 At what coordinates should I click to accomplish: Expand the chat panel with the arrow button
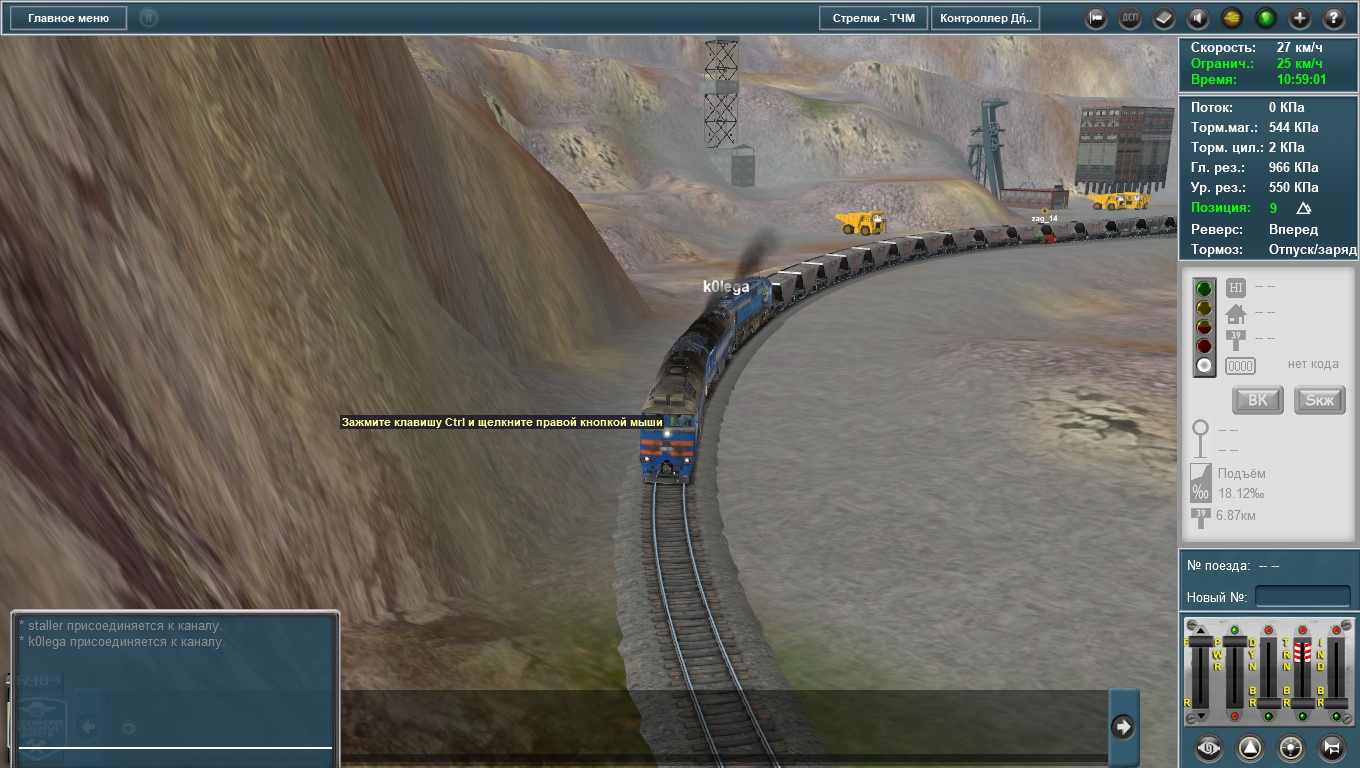(x=1123, y=727)
